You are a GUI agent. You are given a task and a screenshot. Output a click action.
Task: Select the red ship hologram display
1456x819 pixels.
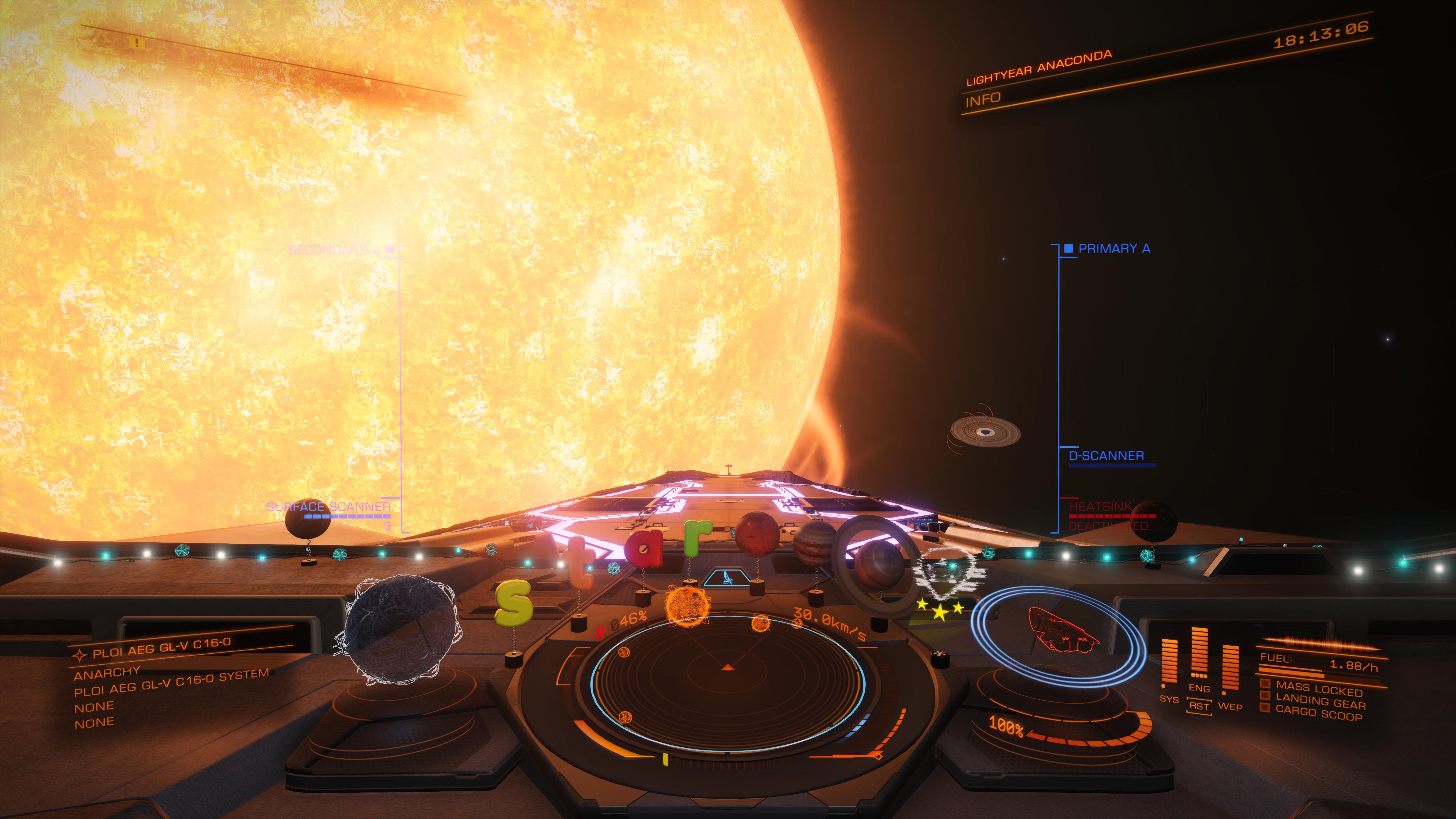point(1062,629)
